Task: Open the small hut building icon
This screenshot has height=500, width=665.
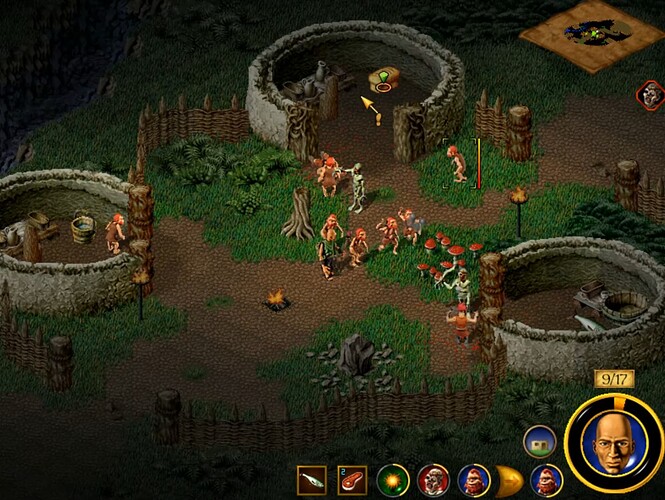Action: (x=538, y=441)
